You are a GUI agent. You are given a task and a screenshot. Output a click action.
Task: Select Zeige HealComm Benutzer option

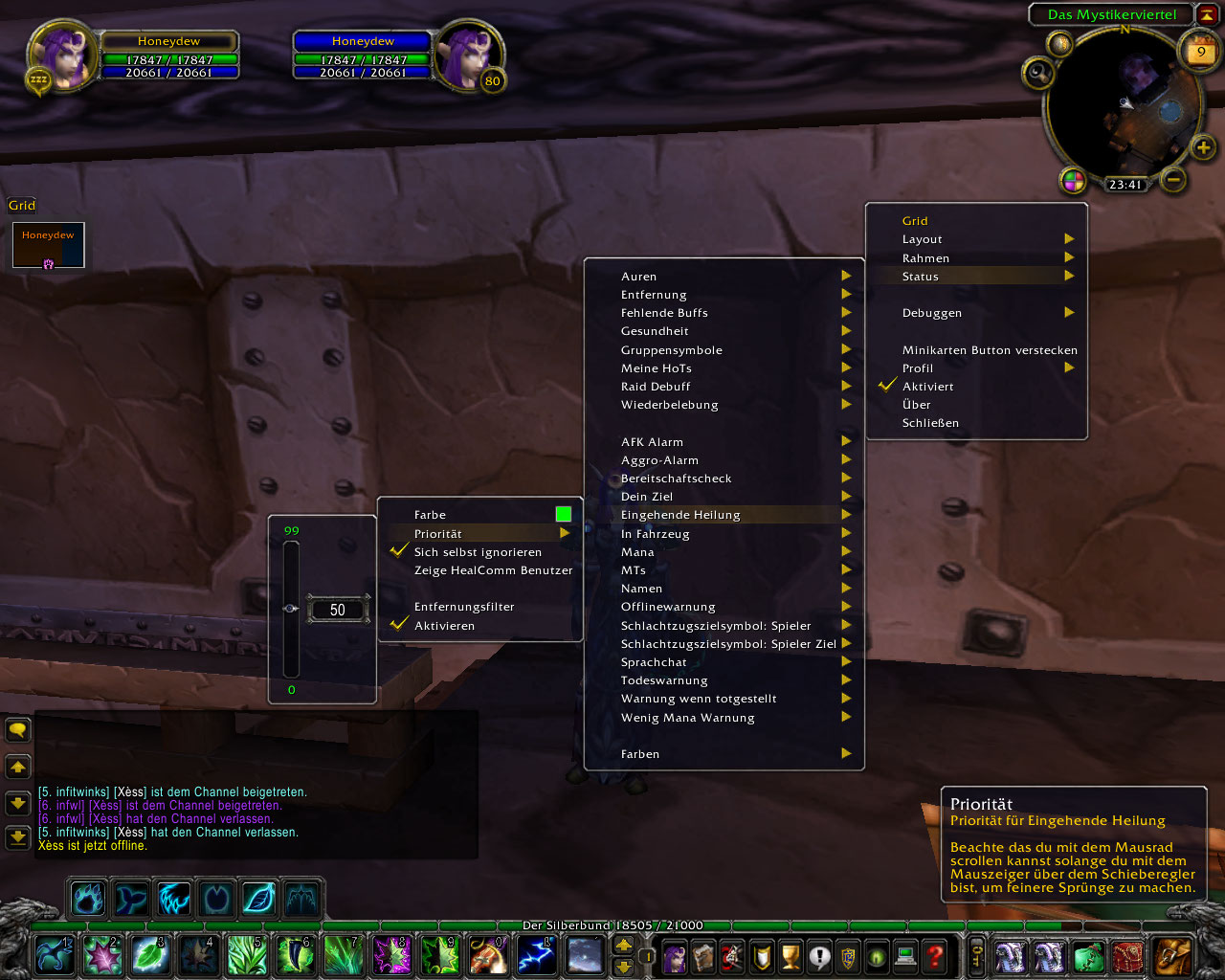(493, 570)
